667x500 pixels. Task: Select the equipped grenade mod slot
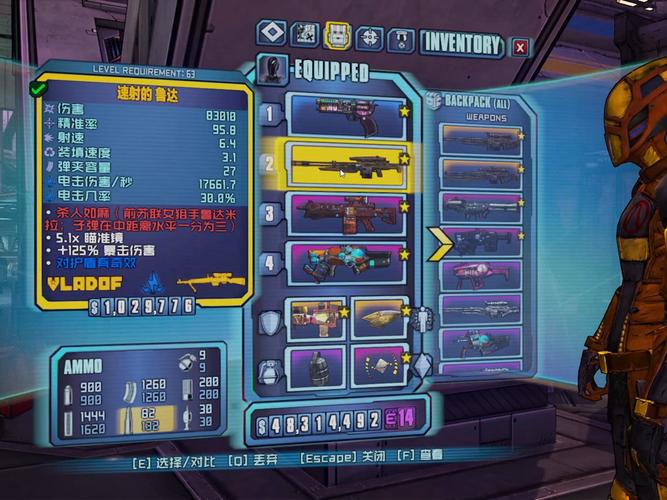click(x=315, y=365)
